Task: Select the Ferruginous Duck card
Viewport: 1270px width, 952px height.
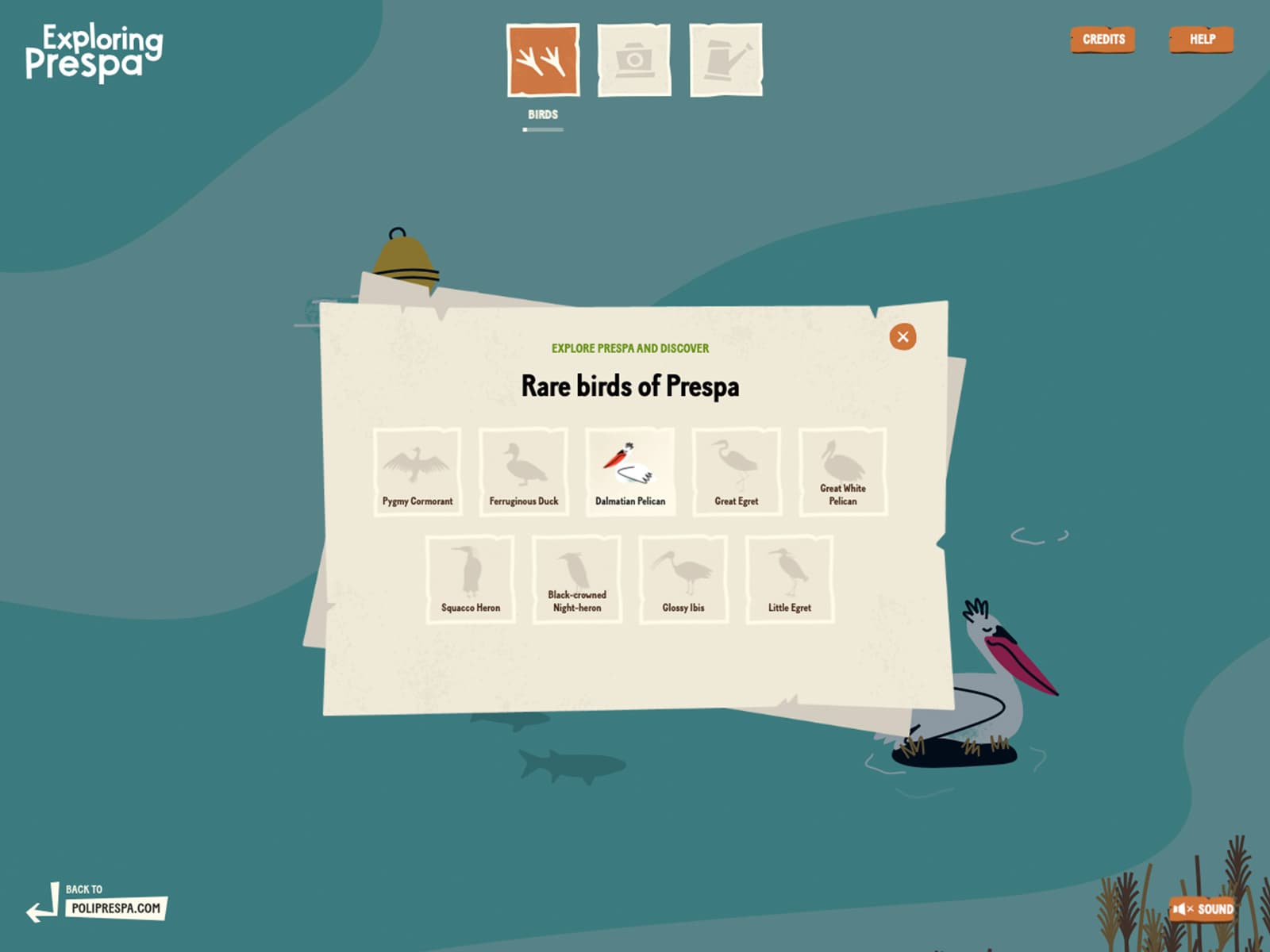Action: [524, 472]
